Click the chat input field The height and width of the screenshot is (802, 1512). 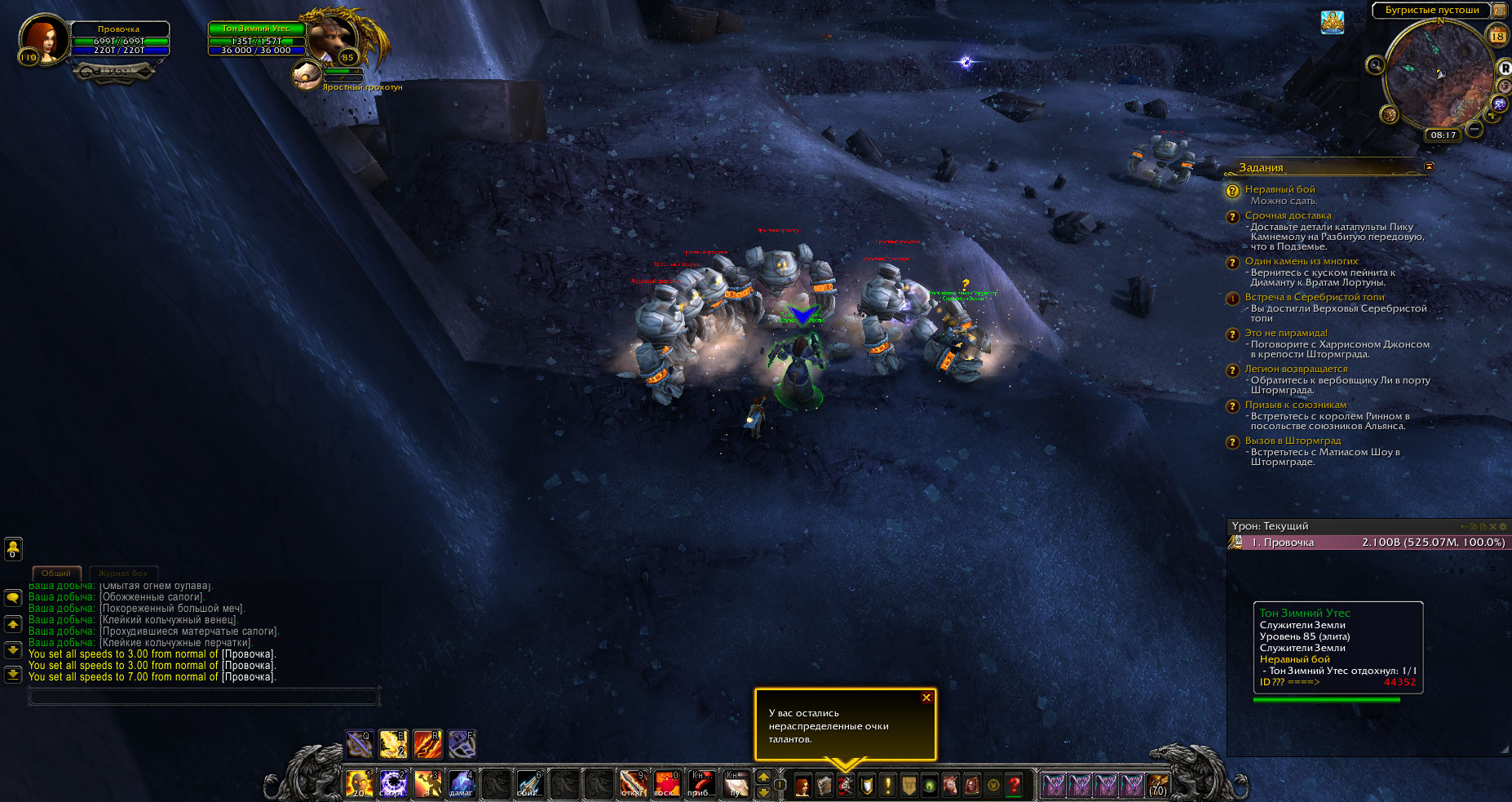(204, 697)
